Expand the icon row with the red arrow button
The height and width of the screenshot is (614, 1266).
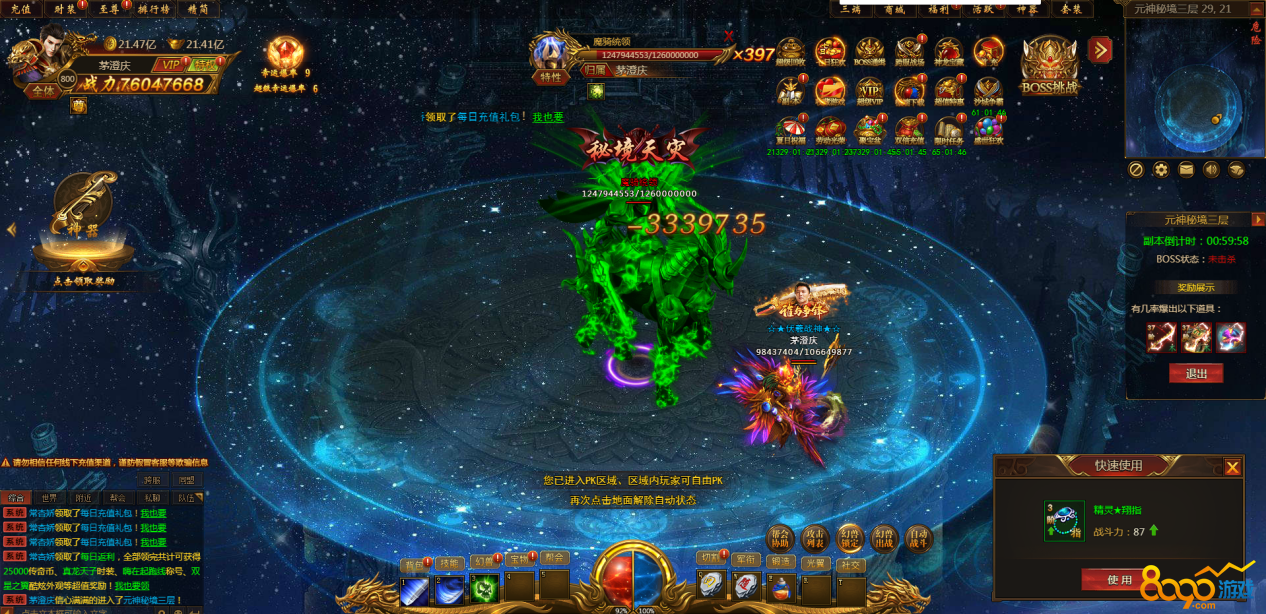click(x=1100, y=49)
